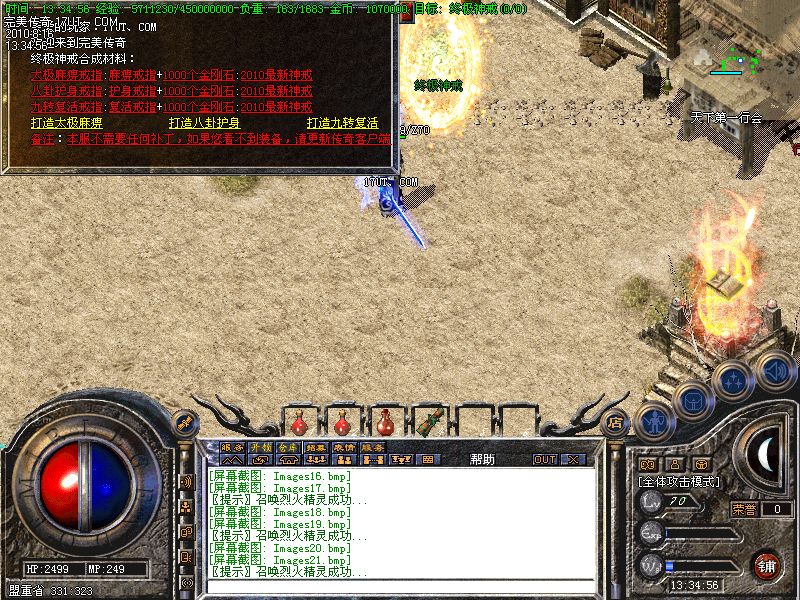Viewport: 800px width, 600px height.
Task: Toggle the sound speaker button
Action: [776, 369]
